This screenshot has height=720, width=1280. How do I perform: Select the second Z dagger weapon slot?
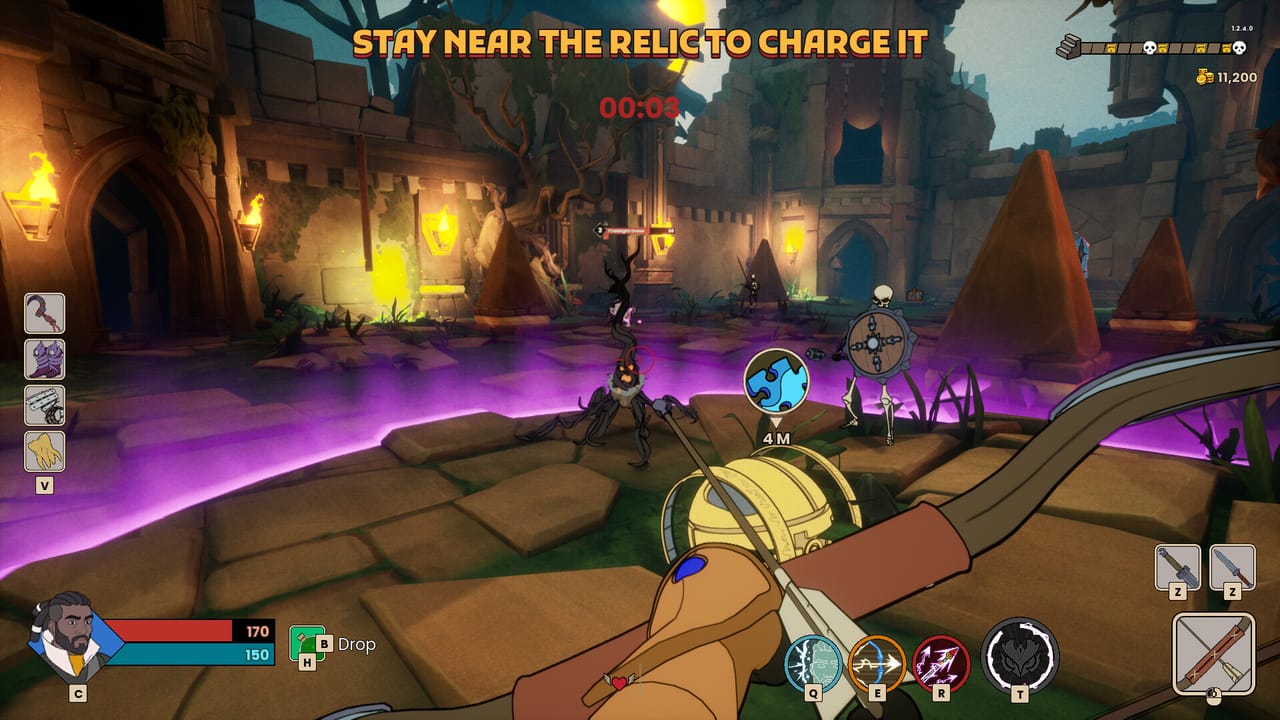point(1234,566)
